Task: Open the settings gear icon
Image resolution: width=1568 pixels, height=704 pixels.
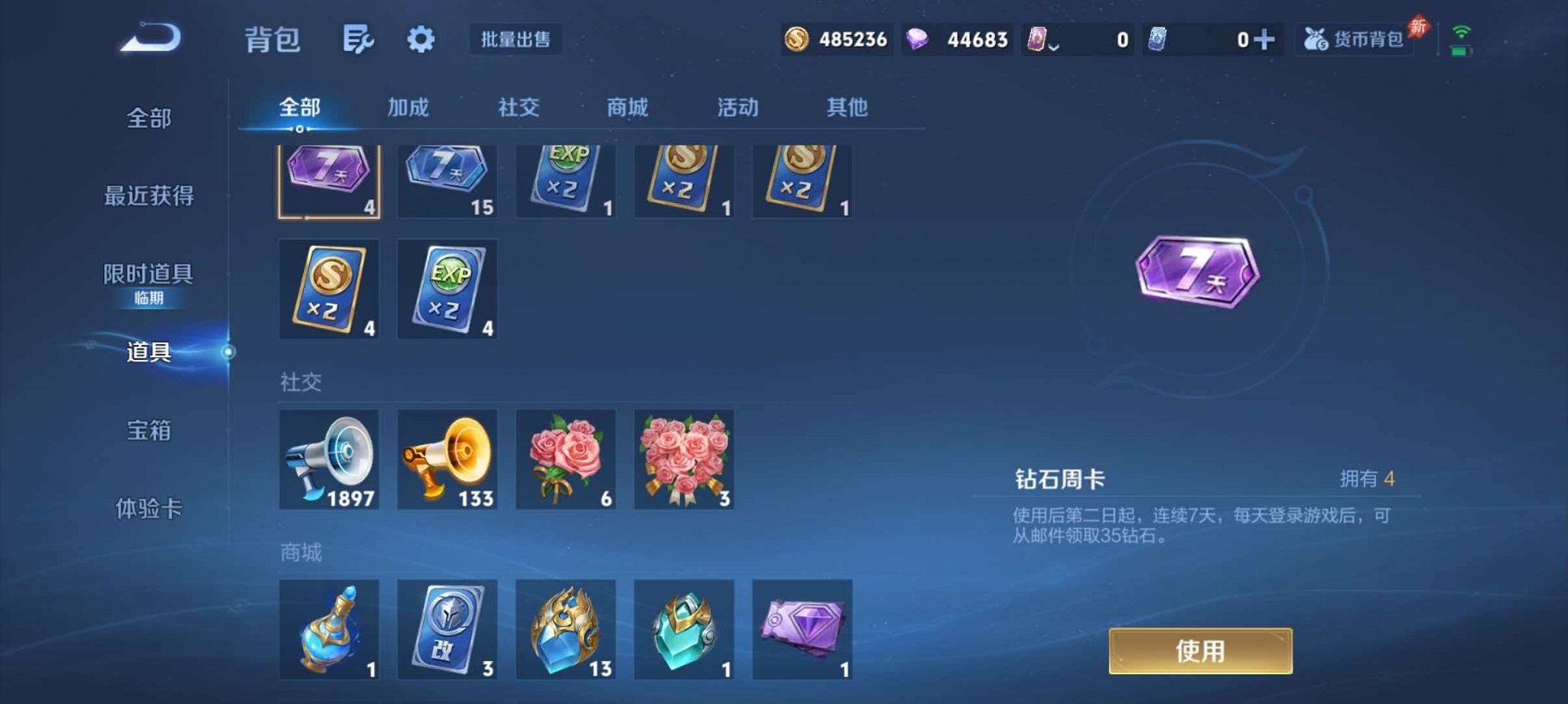Action: tap(421, 40)
